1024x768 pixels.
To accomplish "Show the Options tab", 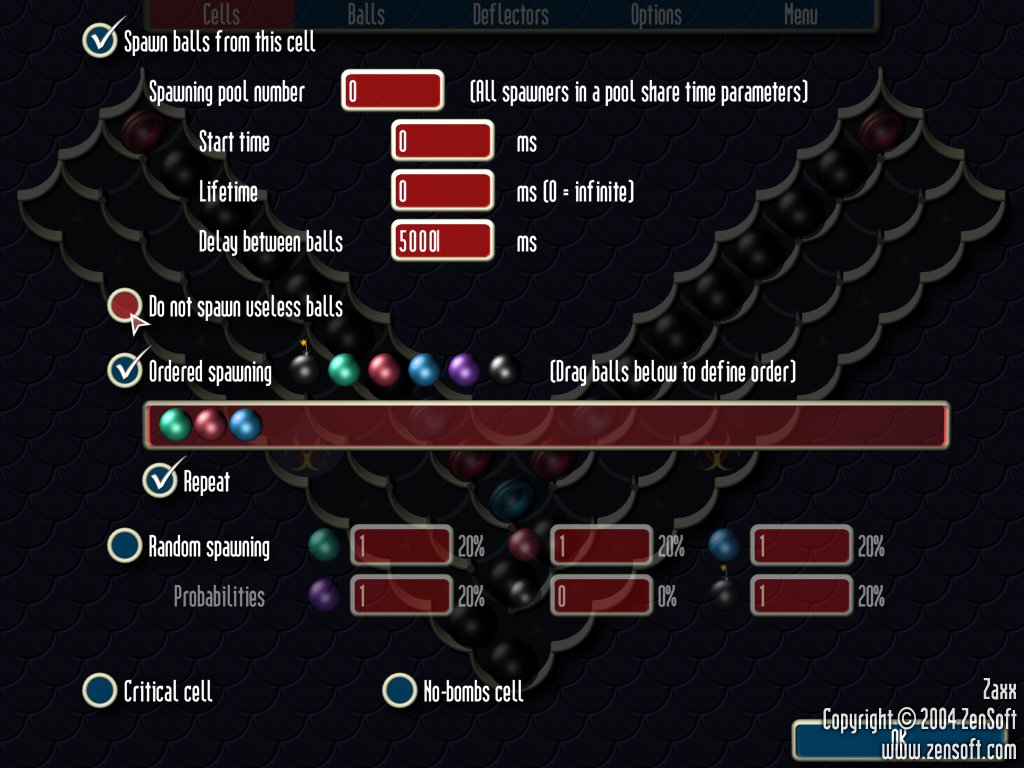I will [x=656, y=15].
